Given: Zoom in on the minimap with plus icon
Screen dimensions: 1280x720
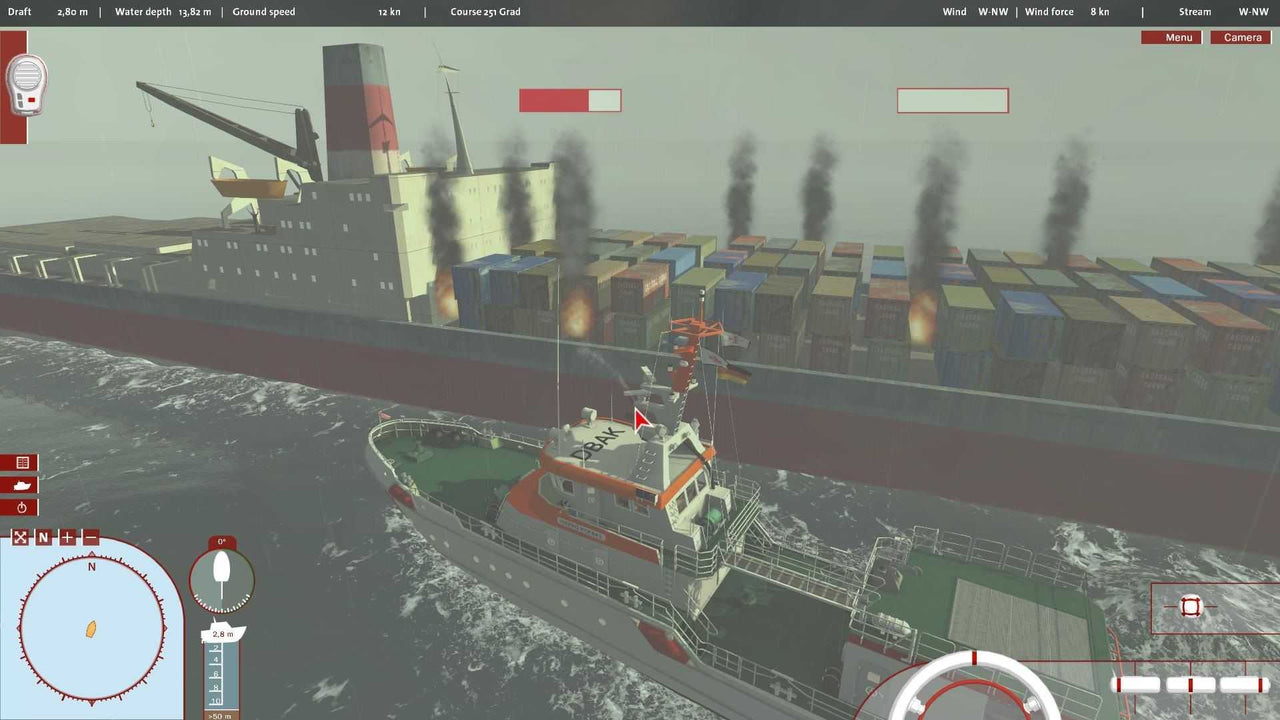Looking at the screenshot, I should click(66, 537).
